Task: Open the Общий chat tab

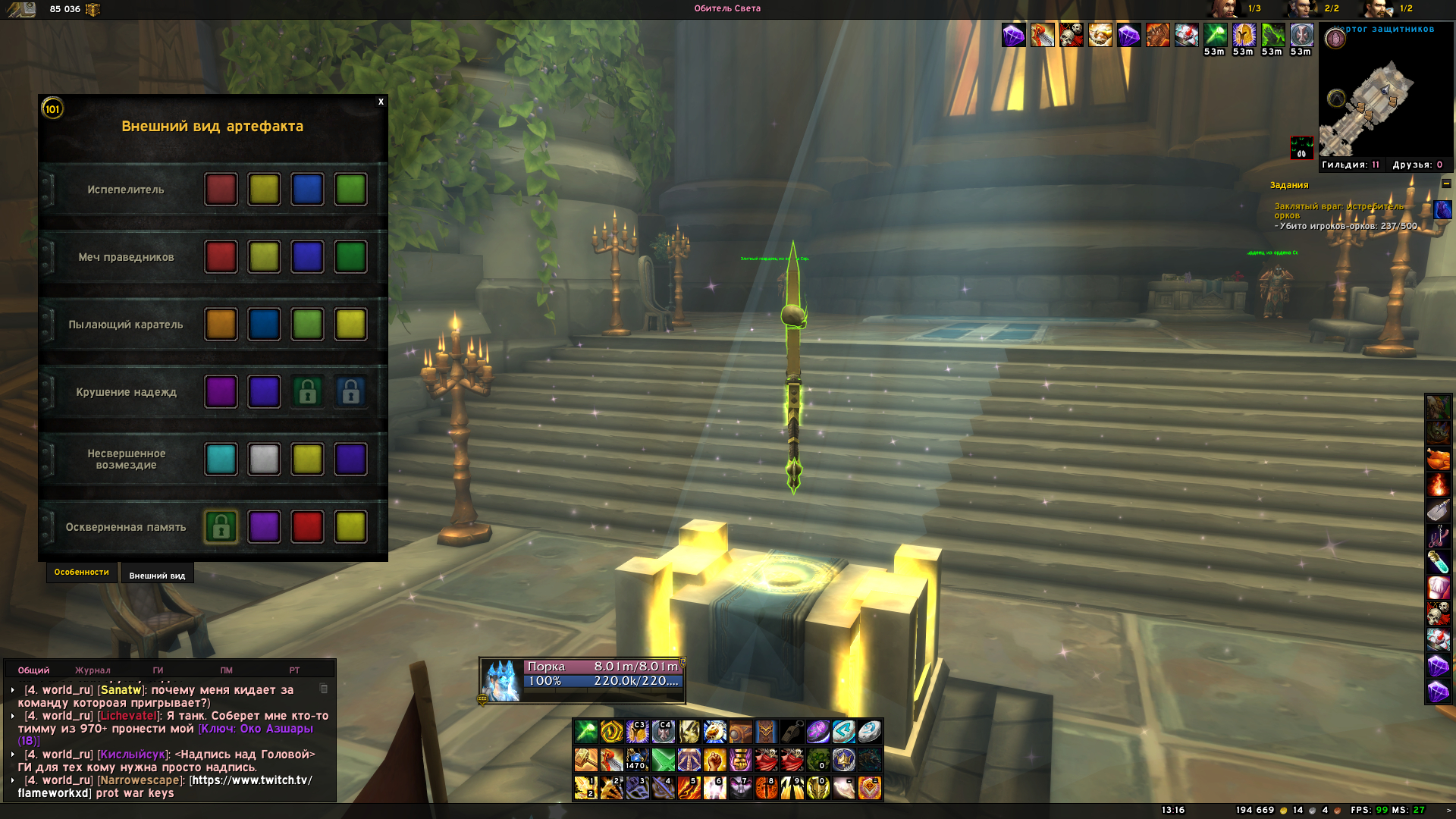Action: (x=33, y=670)
